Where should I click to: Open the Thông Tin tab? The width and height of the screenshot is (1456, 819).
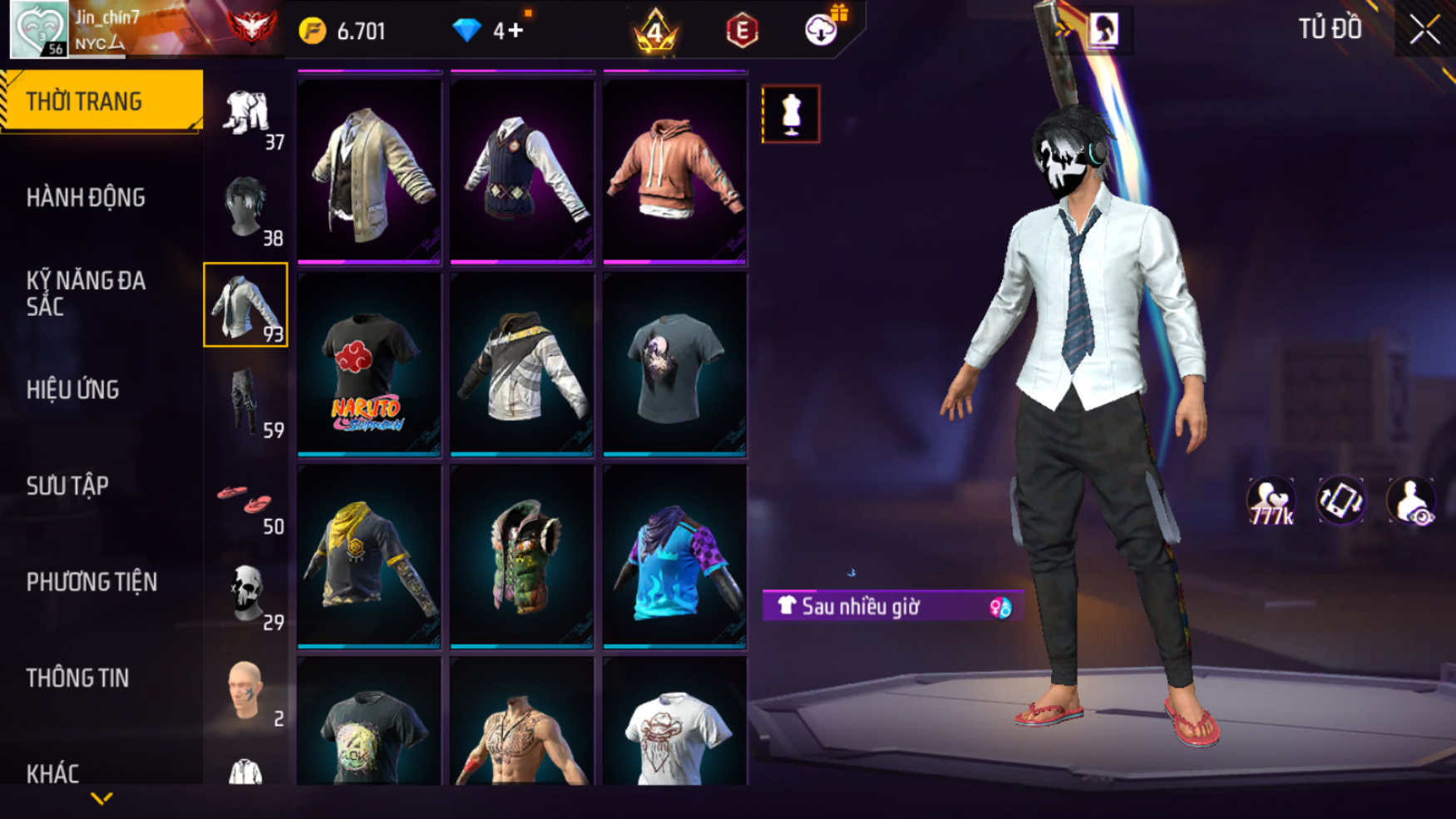[x=77, y=678]
